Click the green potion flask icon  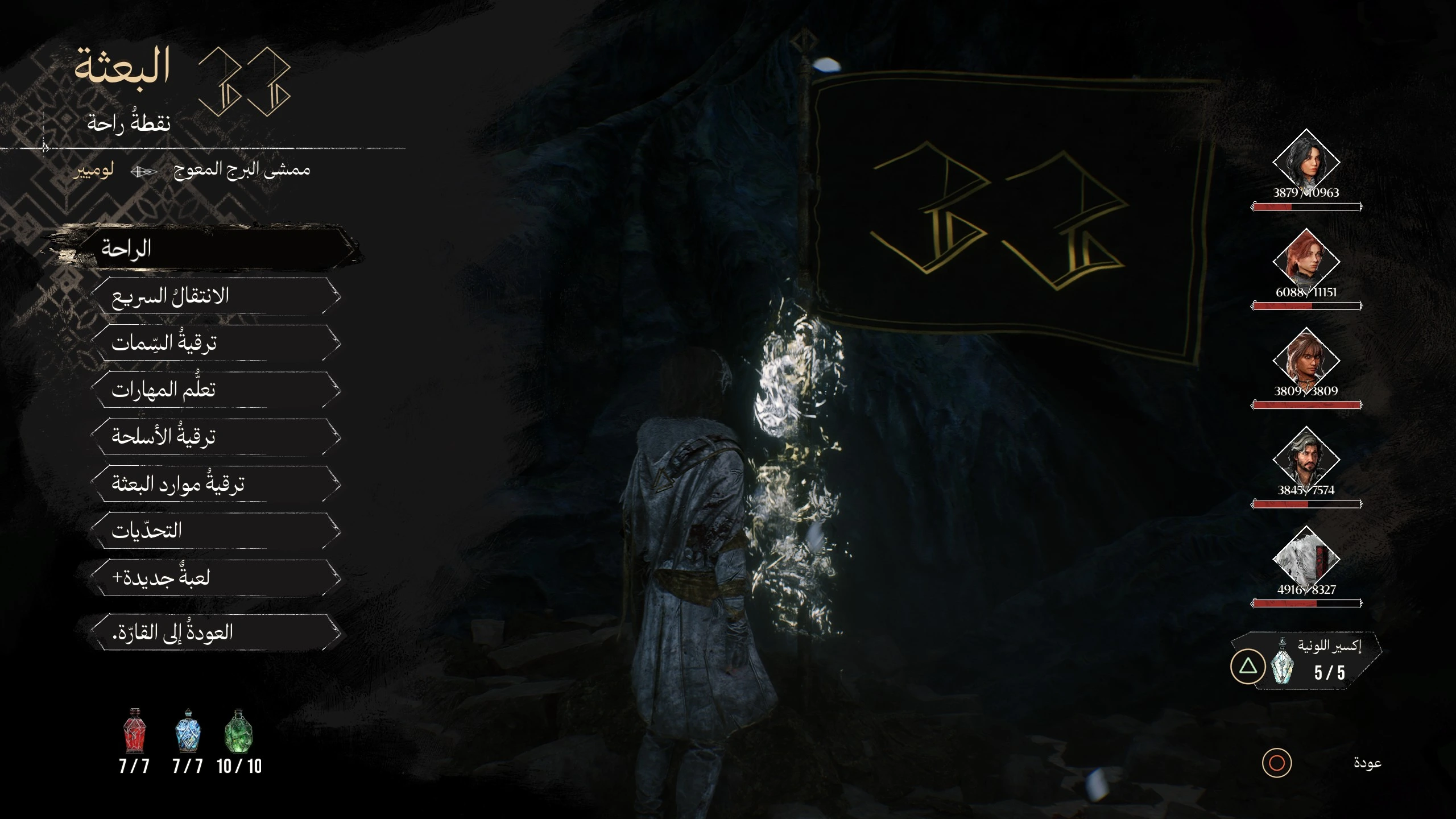click(x=239, y=731)
